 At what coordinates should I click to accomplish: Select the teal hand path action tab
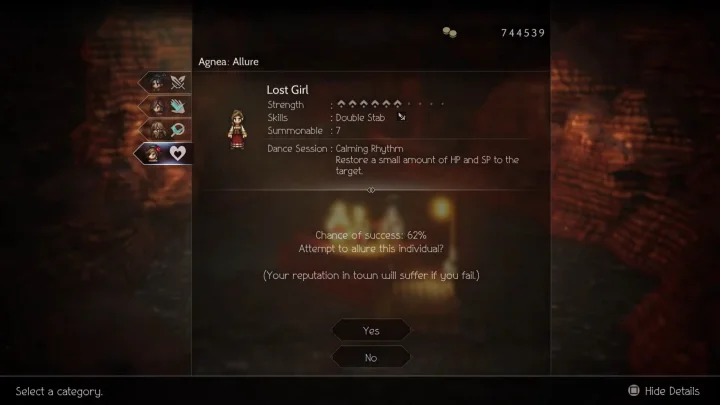[x=165, y=105]
